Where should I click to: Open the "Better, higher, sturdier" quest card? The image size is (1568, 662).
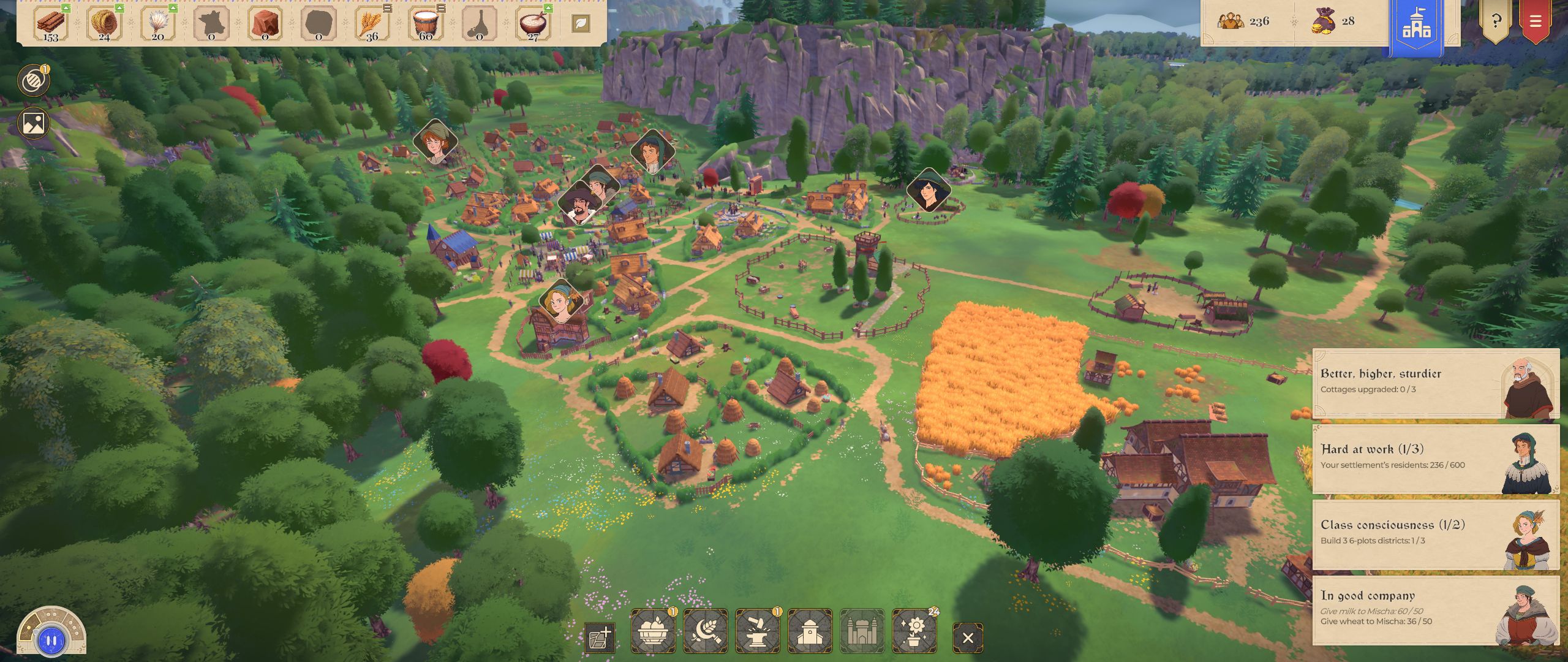click(1434, 383)
